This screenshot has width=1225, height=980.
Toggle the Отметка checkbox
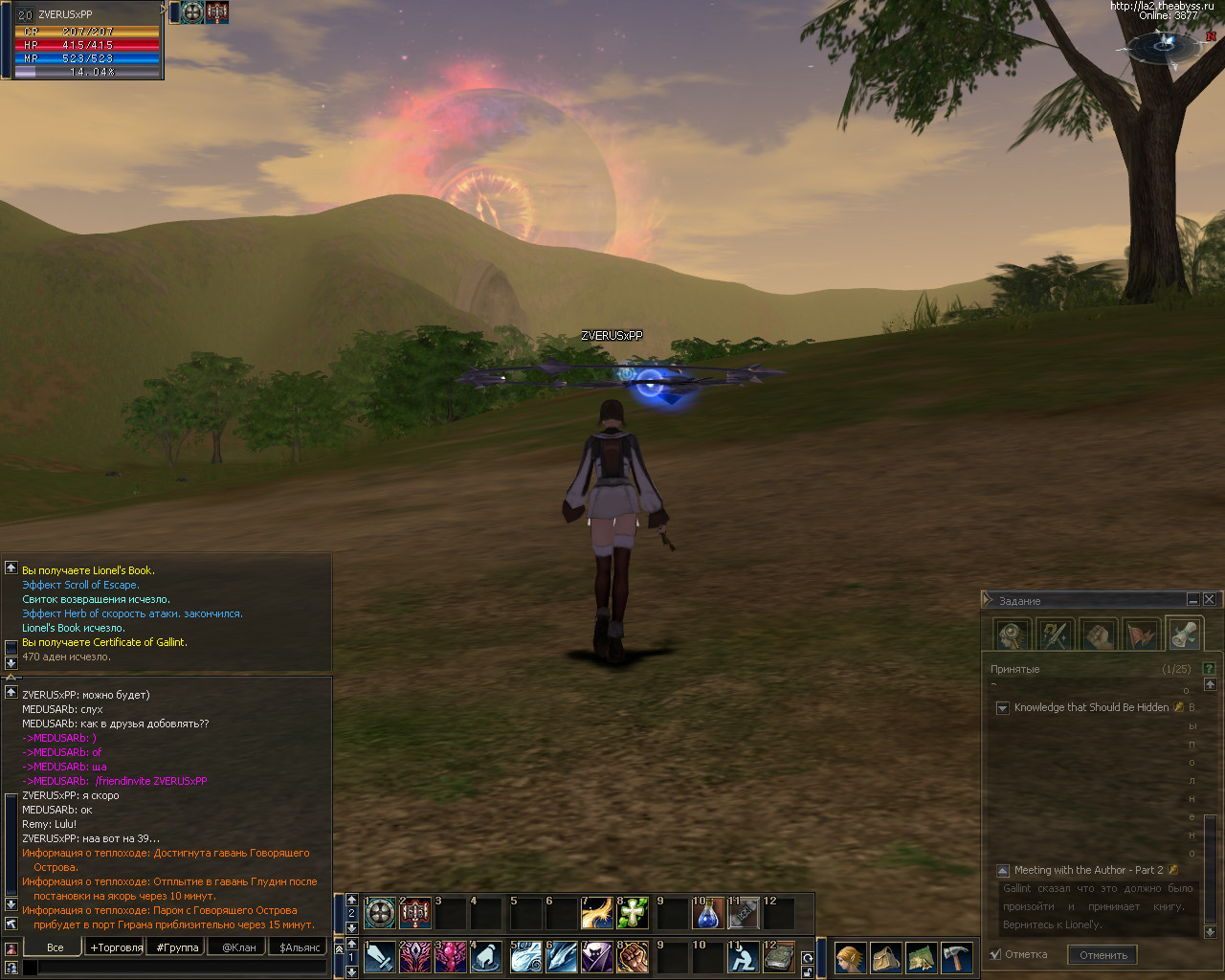pyautogui.click(x=995, y=954)
